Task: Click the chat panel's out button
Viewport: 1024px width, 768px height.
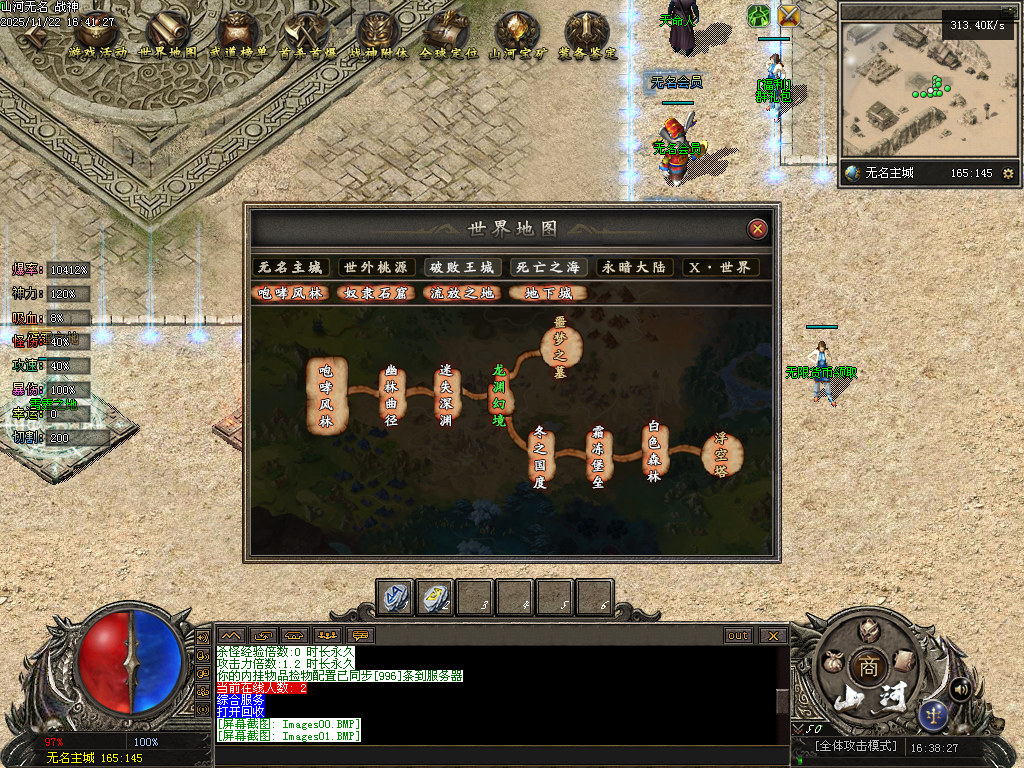Action: tap(738, 635)
